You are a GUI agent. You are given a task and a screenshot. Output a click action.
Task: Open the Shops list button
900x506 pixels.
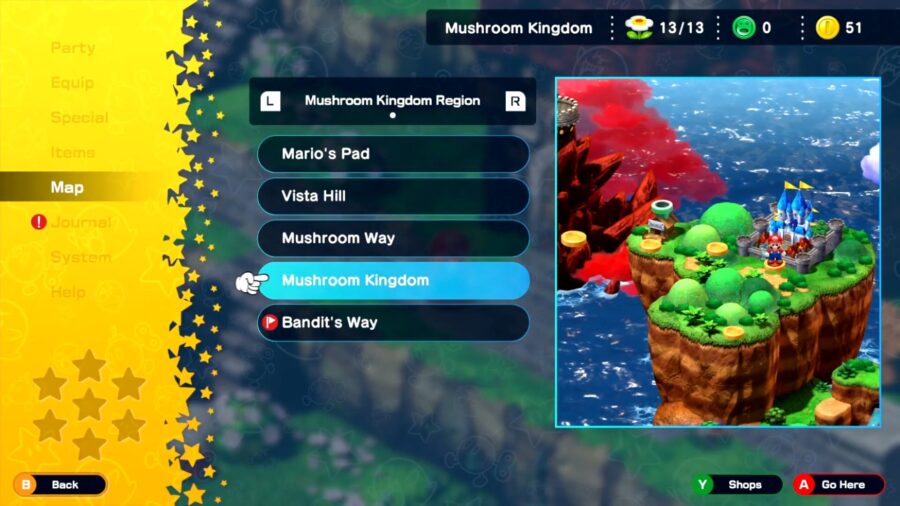(x=740, y=485)
